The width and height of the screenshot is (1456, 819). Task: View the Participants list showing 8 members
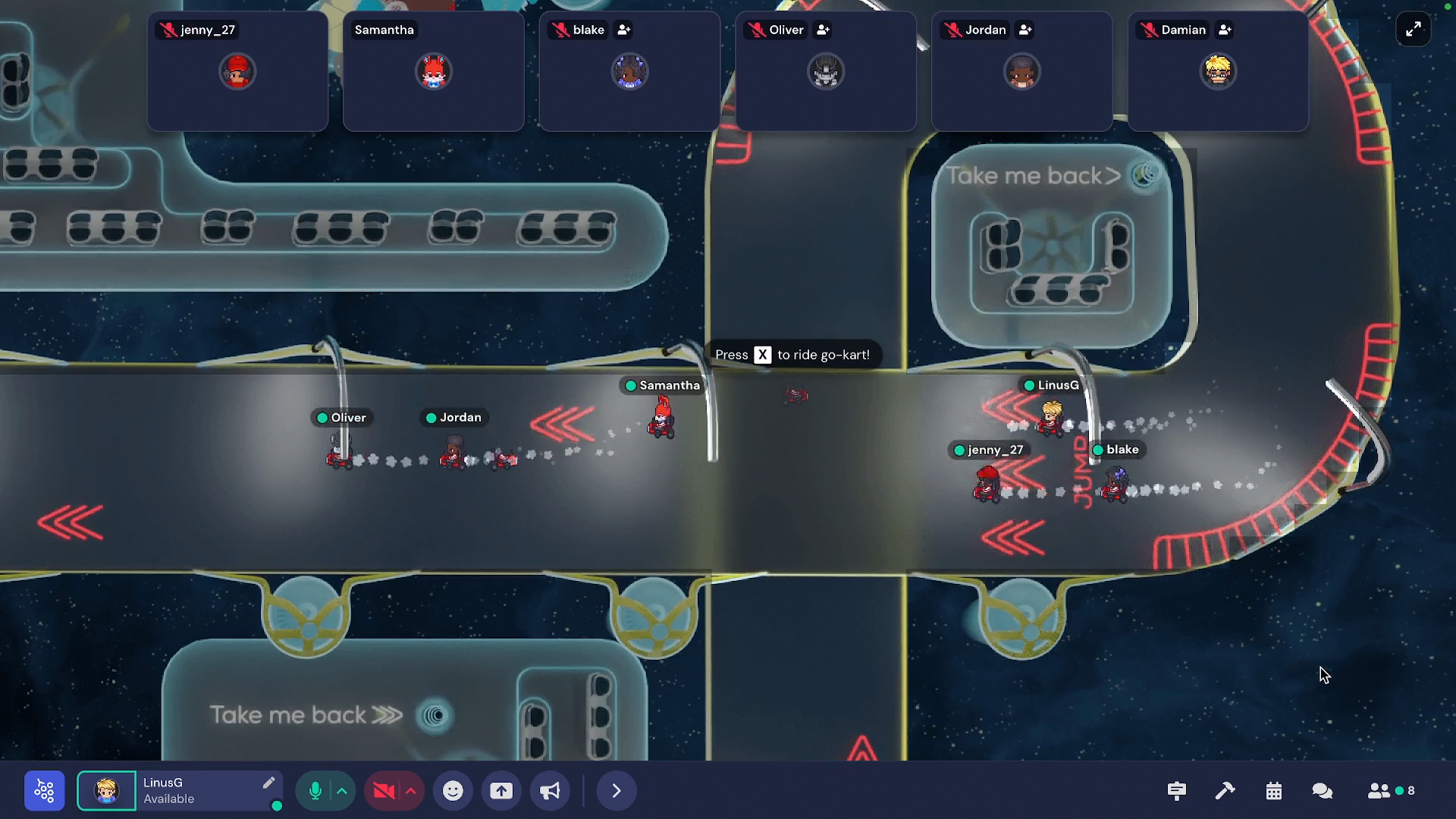pyautogui.click(x=1380, y=791)
